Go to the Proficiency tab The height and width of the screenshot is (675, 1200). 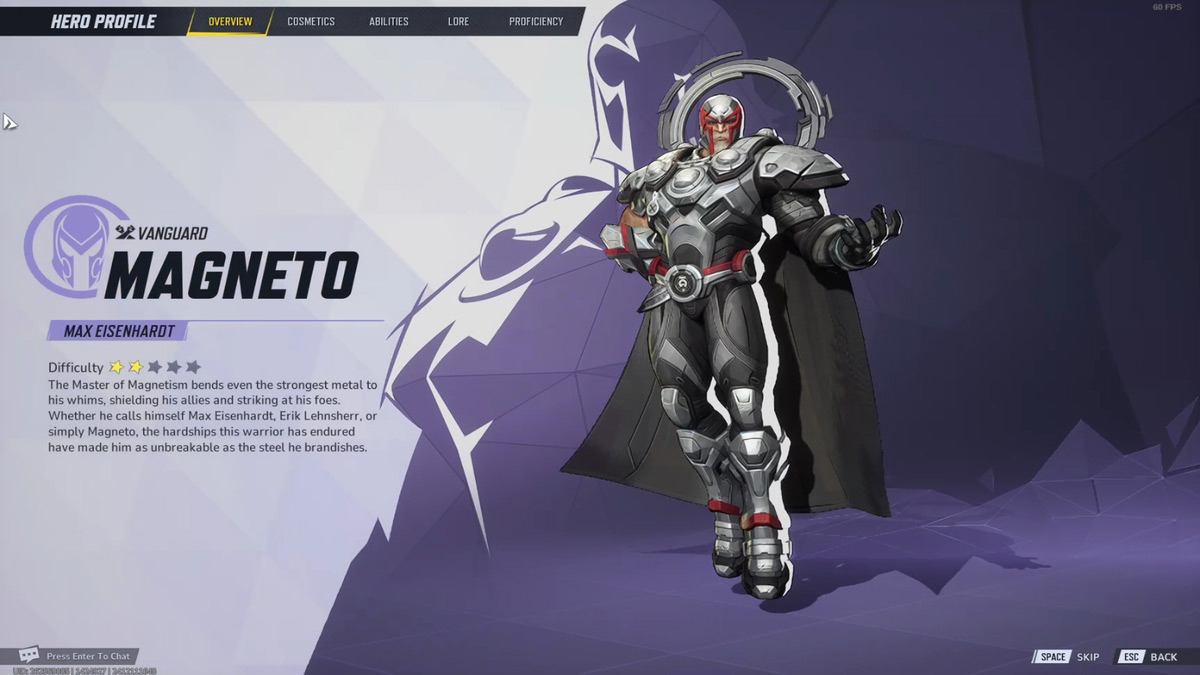[x=535, y=21]
